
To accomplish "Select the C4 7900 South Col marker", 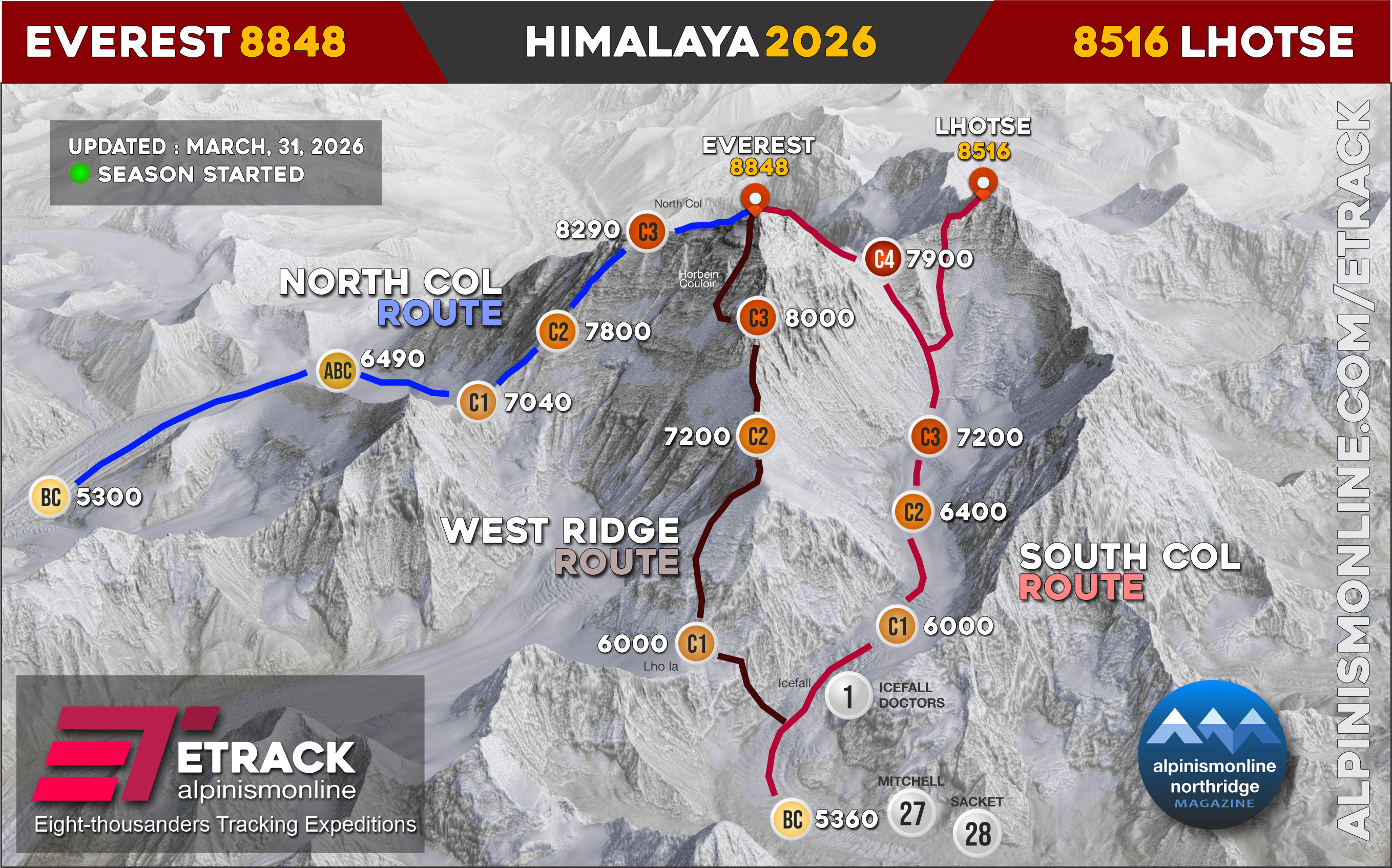I will click(x=883, y=259).
